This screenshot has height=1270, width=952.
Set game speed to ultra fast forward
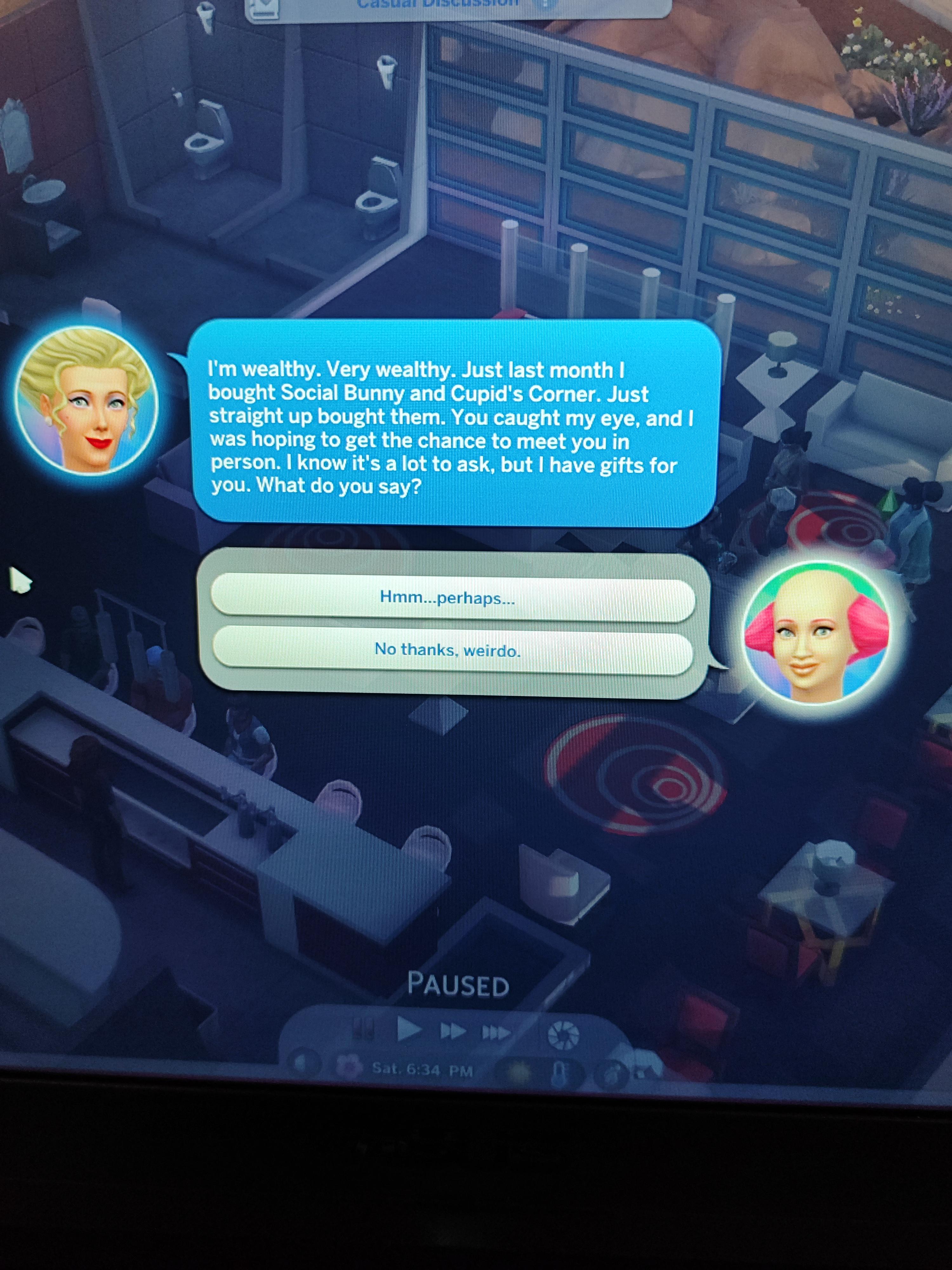click(x=496, y=1033)
